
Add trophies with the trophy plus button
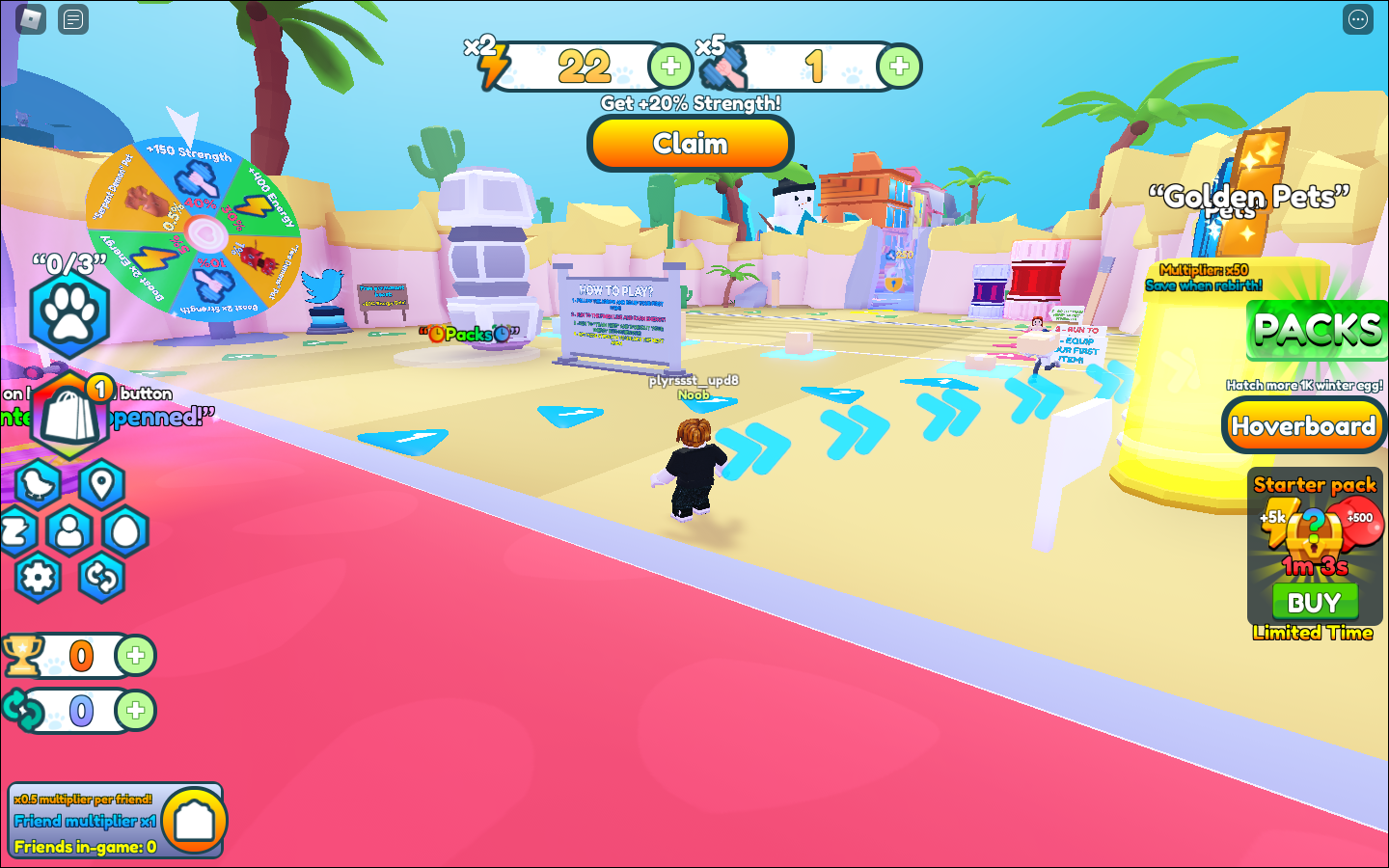click(x=135, y=656)
